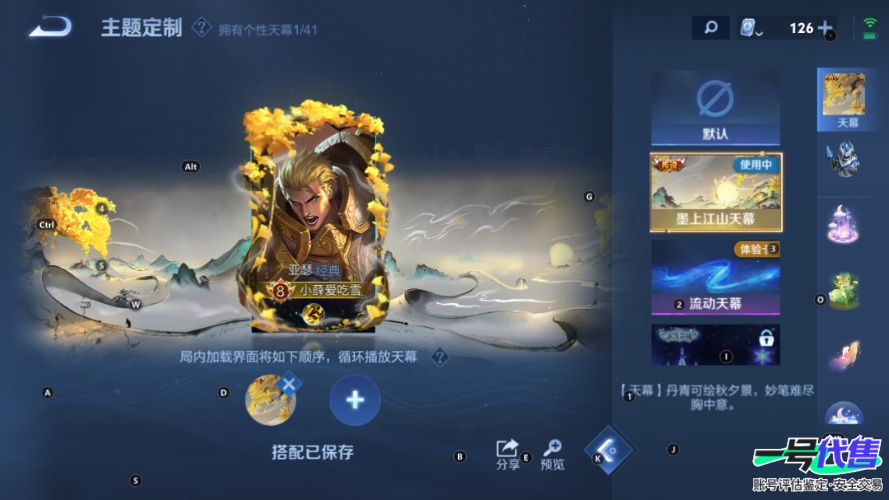Show help for the 循环播放天幕 loop order
The width and height of the screenshot is (889, 500).
pyautogui.click(x=439, y=357)
